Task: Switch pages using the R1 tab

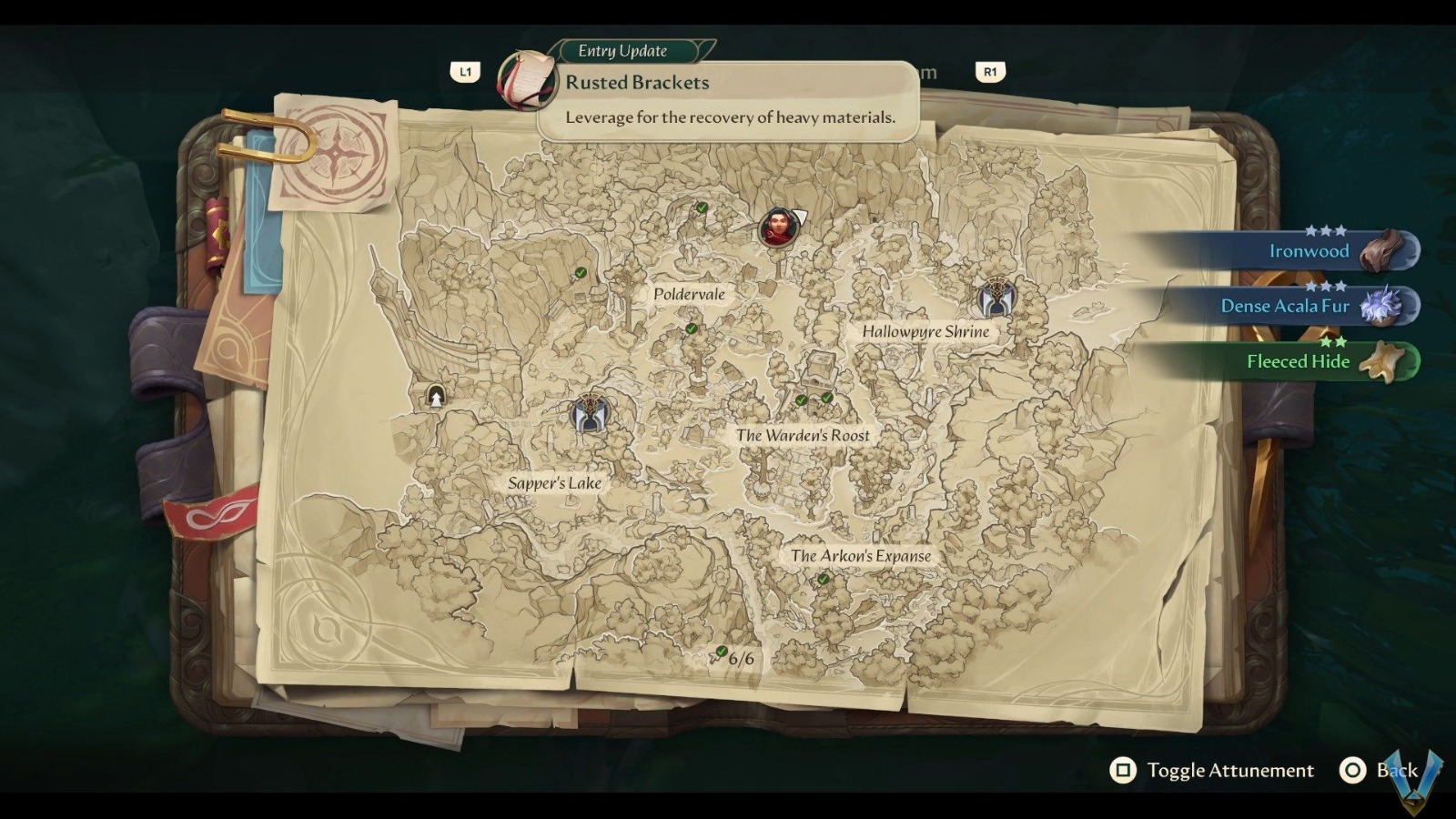Action: (991, 72)
